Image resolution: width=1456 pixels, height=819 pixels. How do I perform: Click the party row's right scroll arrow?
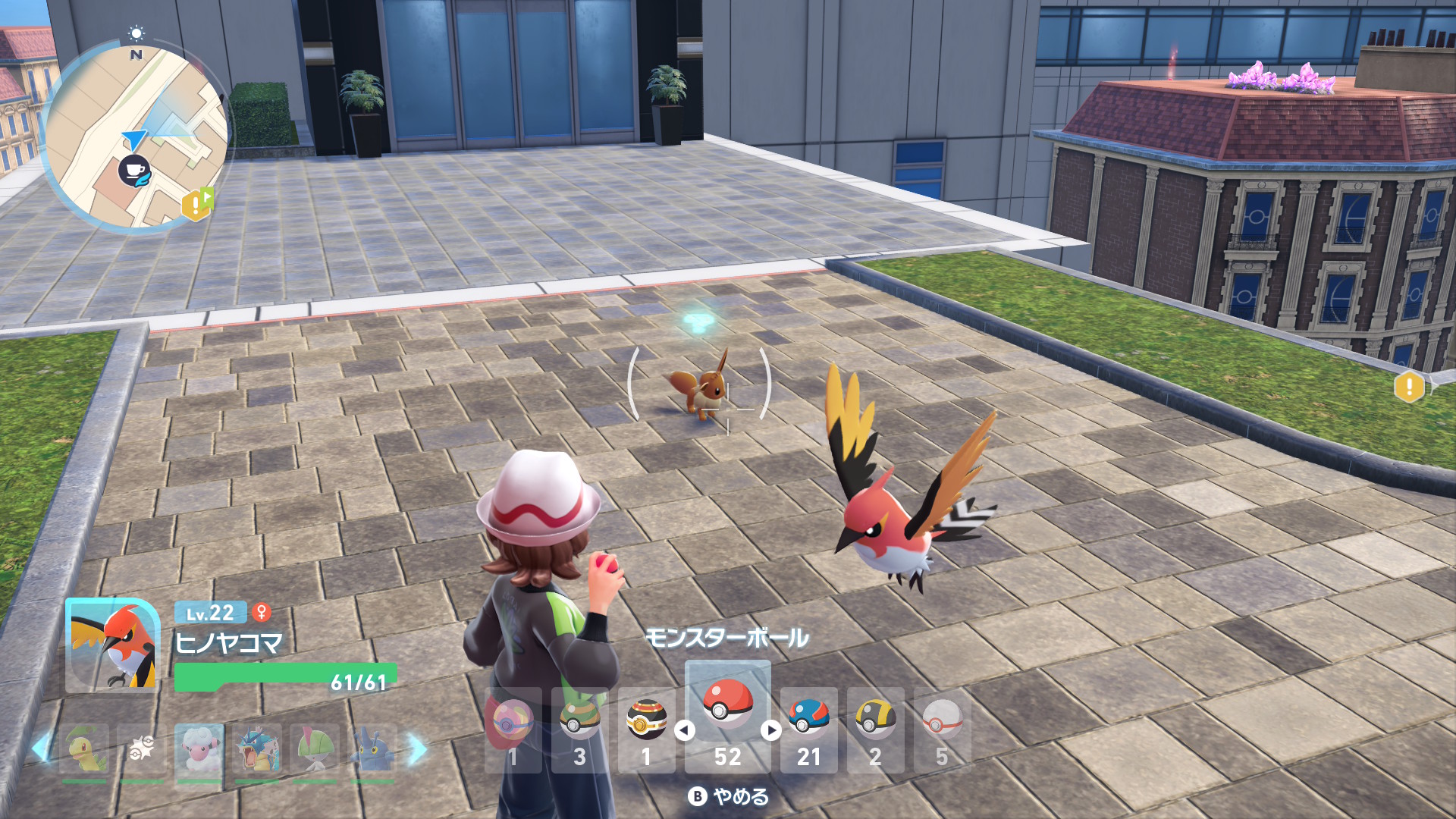(x=417, y=749)
